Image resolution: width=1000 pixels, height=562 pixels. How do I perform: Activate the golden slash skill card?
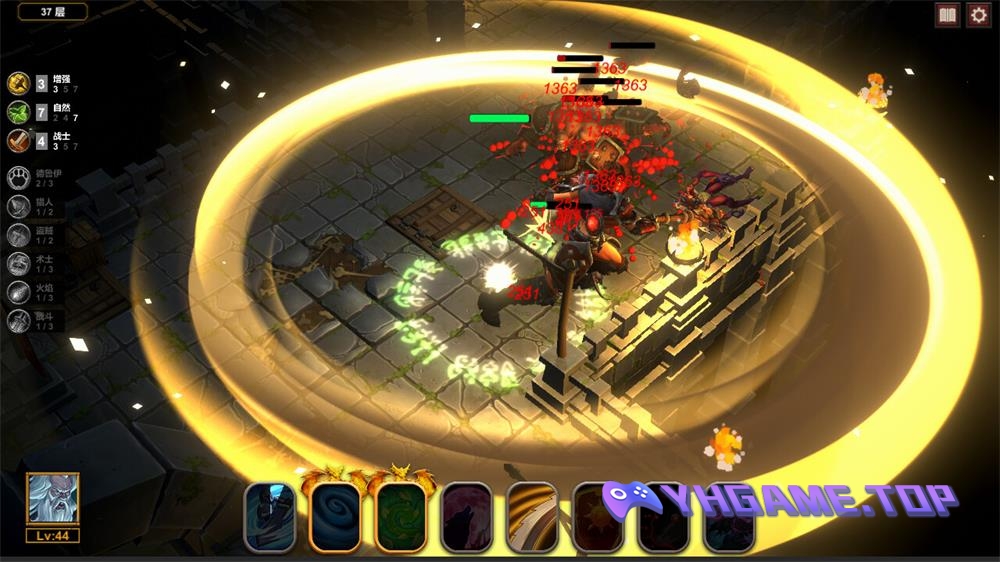[x=532, y=516]
